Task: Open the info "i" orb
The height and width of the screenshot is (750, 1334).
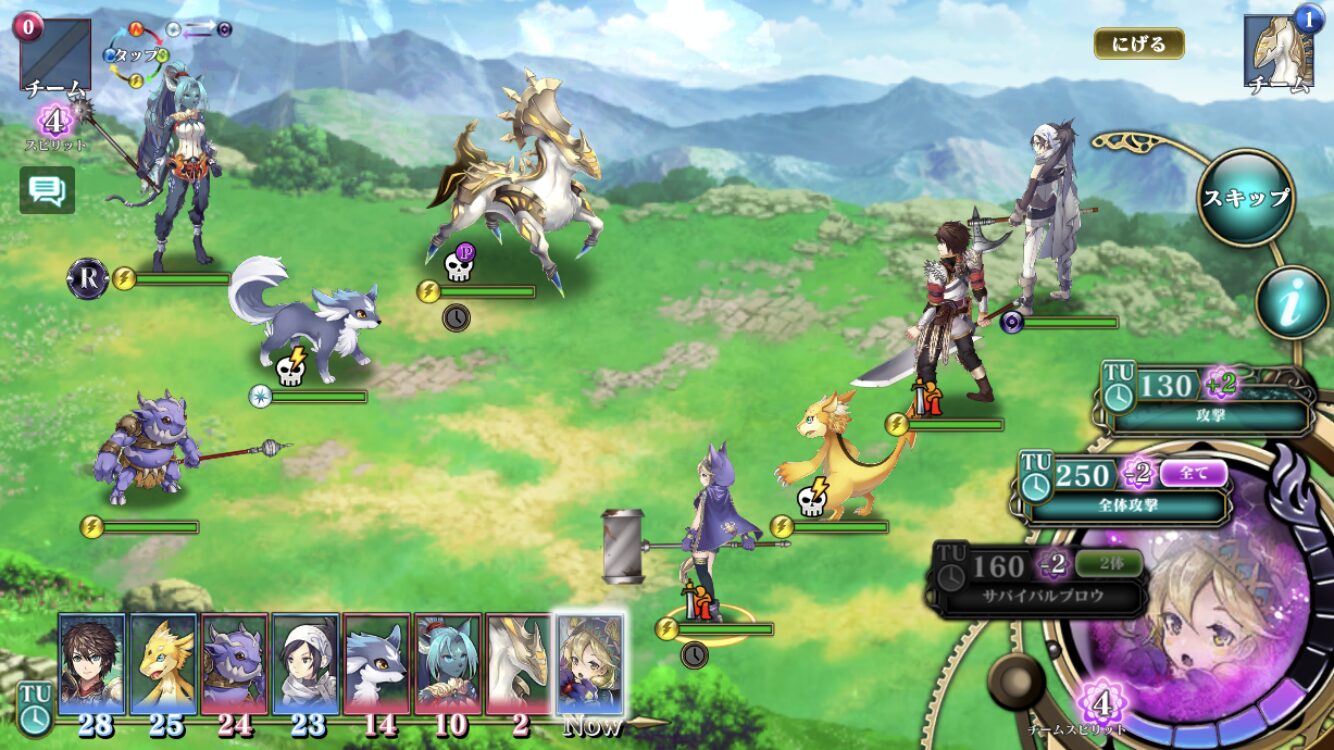Action: tap(1291, 303)
